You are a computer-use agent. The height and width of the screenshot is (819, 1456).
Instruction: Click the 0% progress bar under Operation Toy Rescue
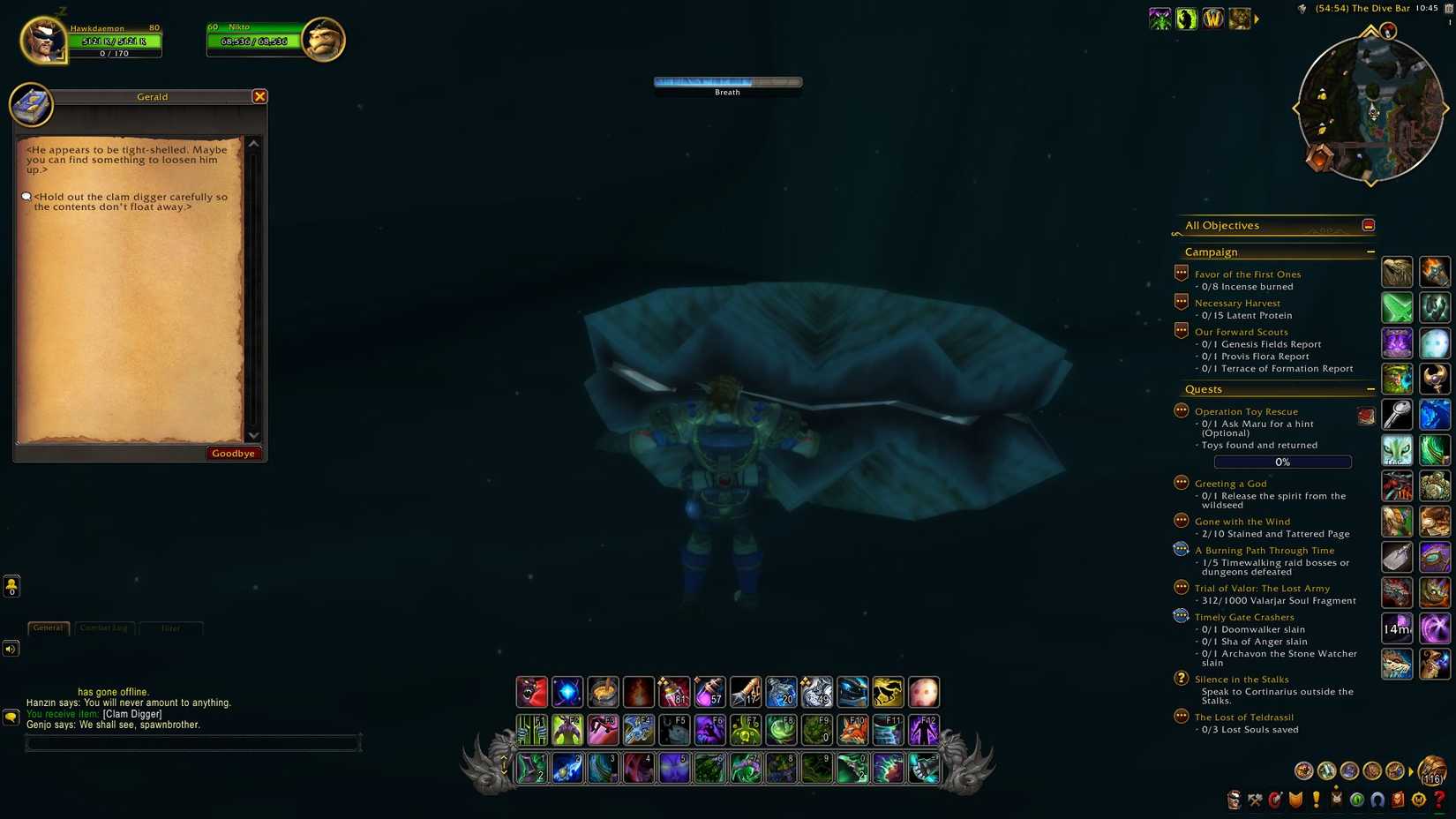point(1282,461)
